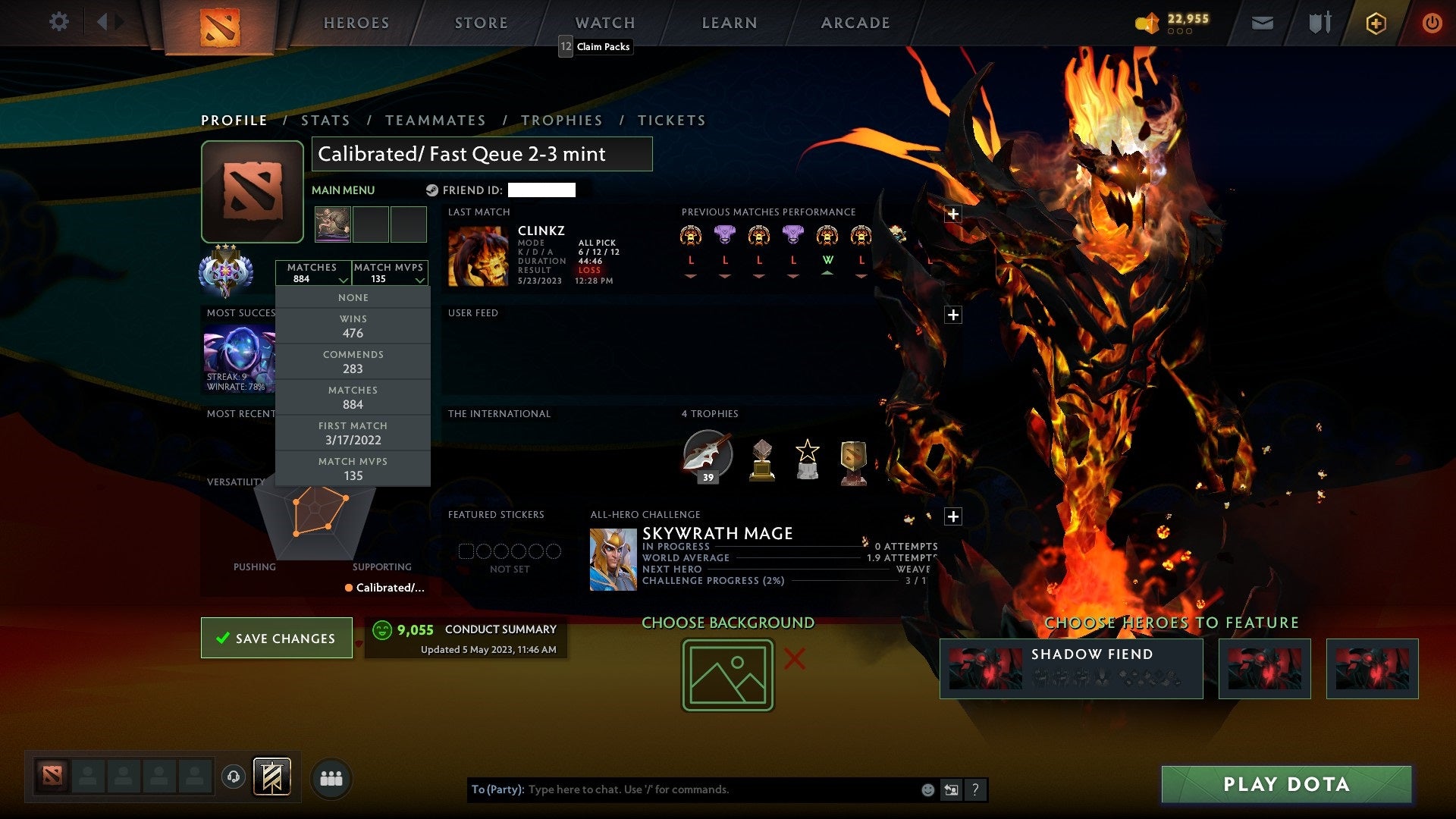
Task: Open the Armory shield and sword icon
Action: 1319,23
